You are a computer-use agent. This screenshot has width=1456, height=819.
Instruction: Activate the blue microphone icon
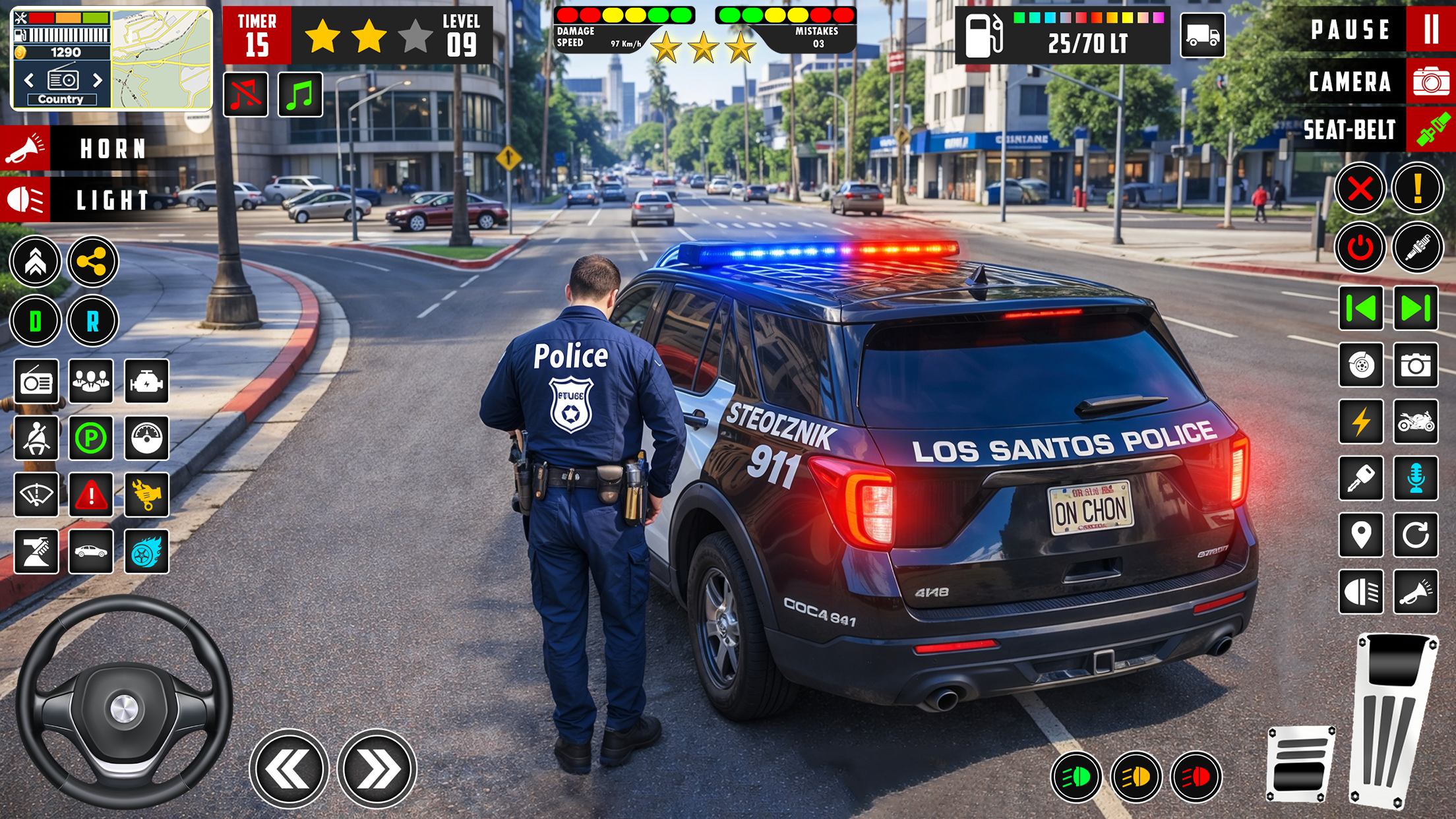click(1416, 478)
